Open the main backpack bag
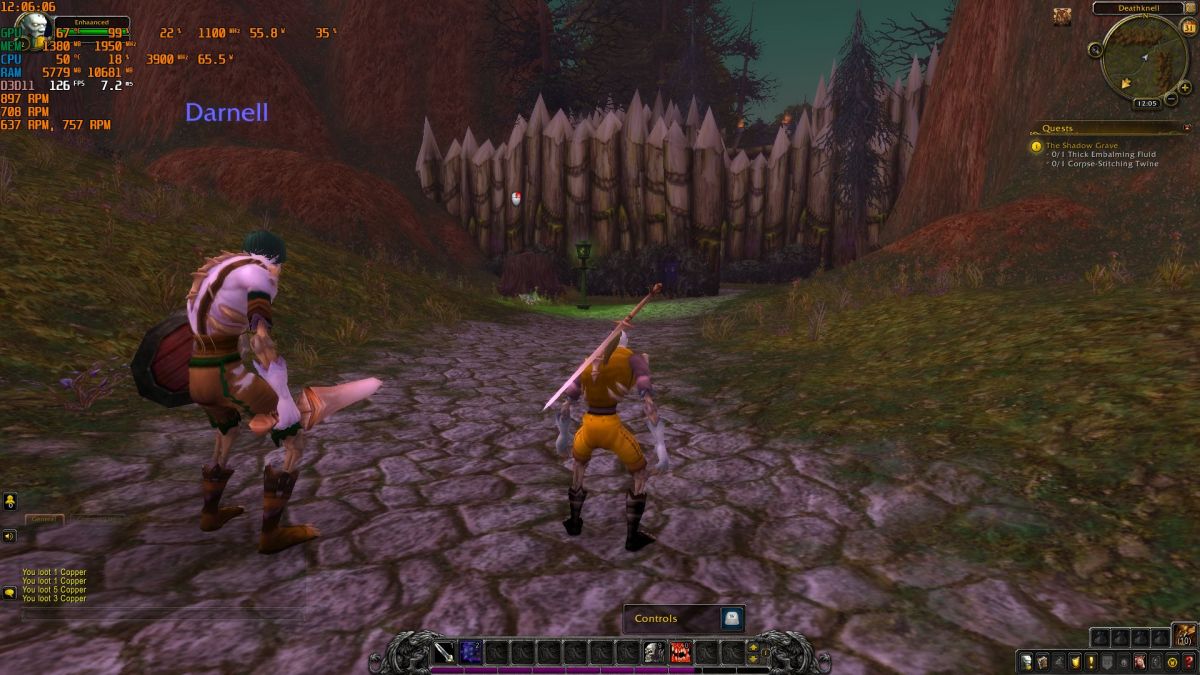 click(x=1184, y=636)
